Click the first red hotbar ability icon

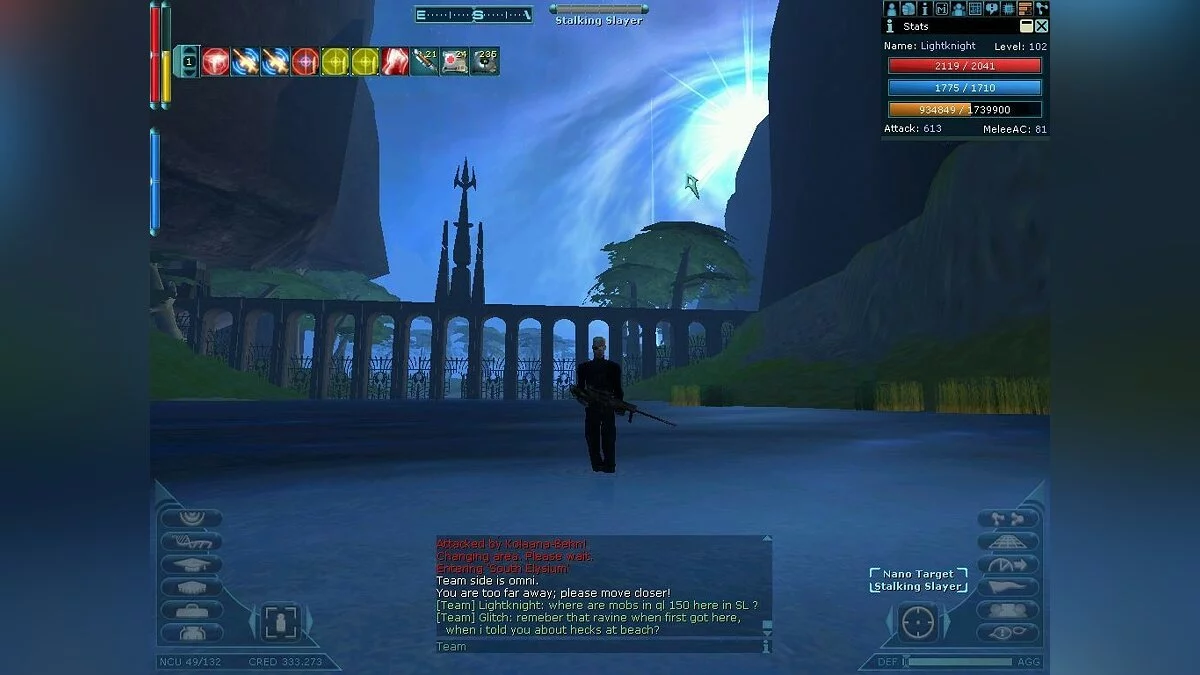click(x=215, y=62)
